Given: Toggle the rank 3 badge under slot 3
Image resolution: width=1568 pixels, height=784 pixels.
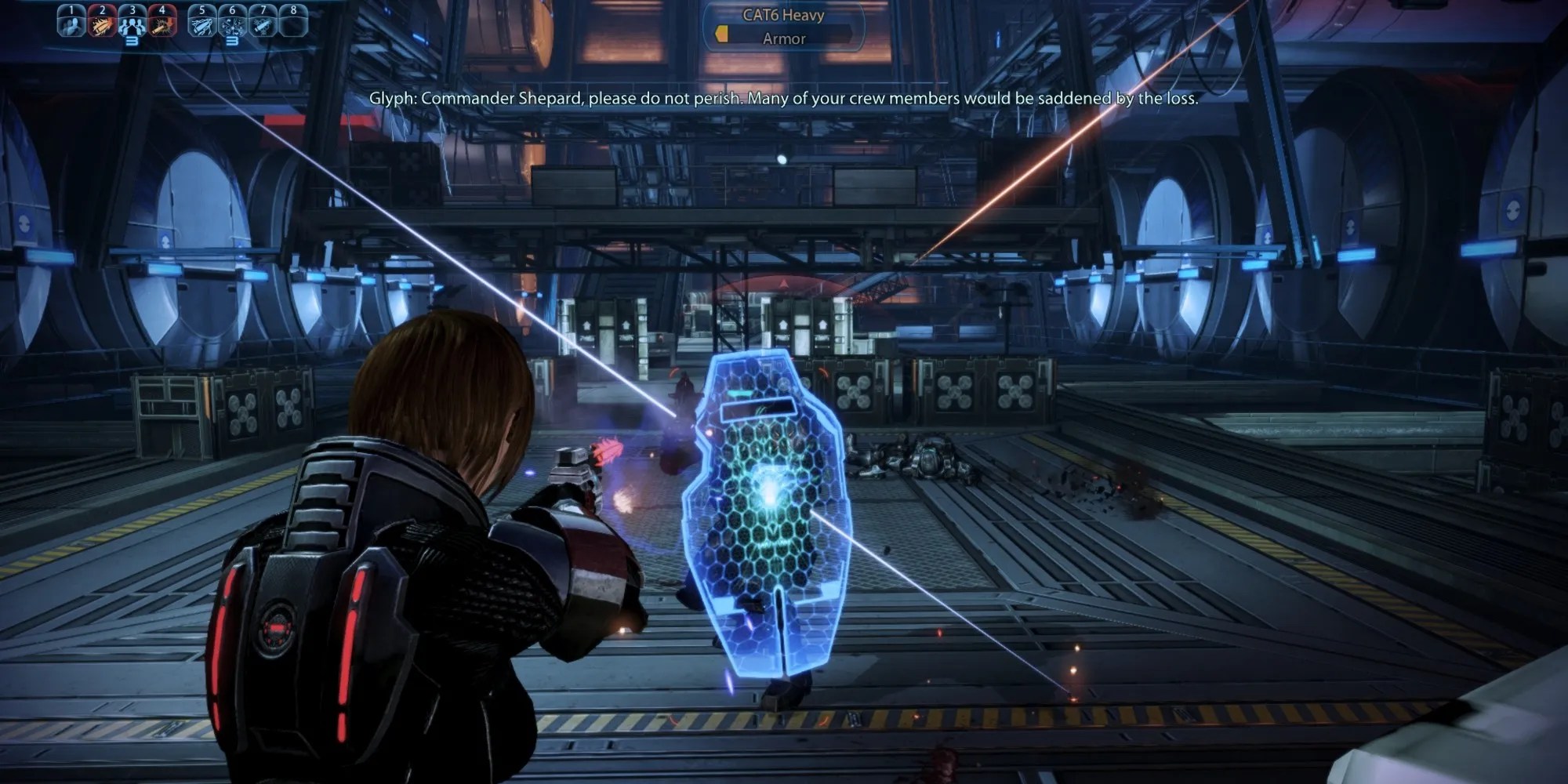Looking at the screenshot, I should point(132,41).
